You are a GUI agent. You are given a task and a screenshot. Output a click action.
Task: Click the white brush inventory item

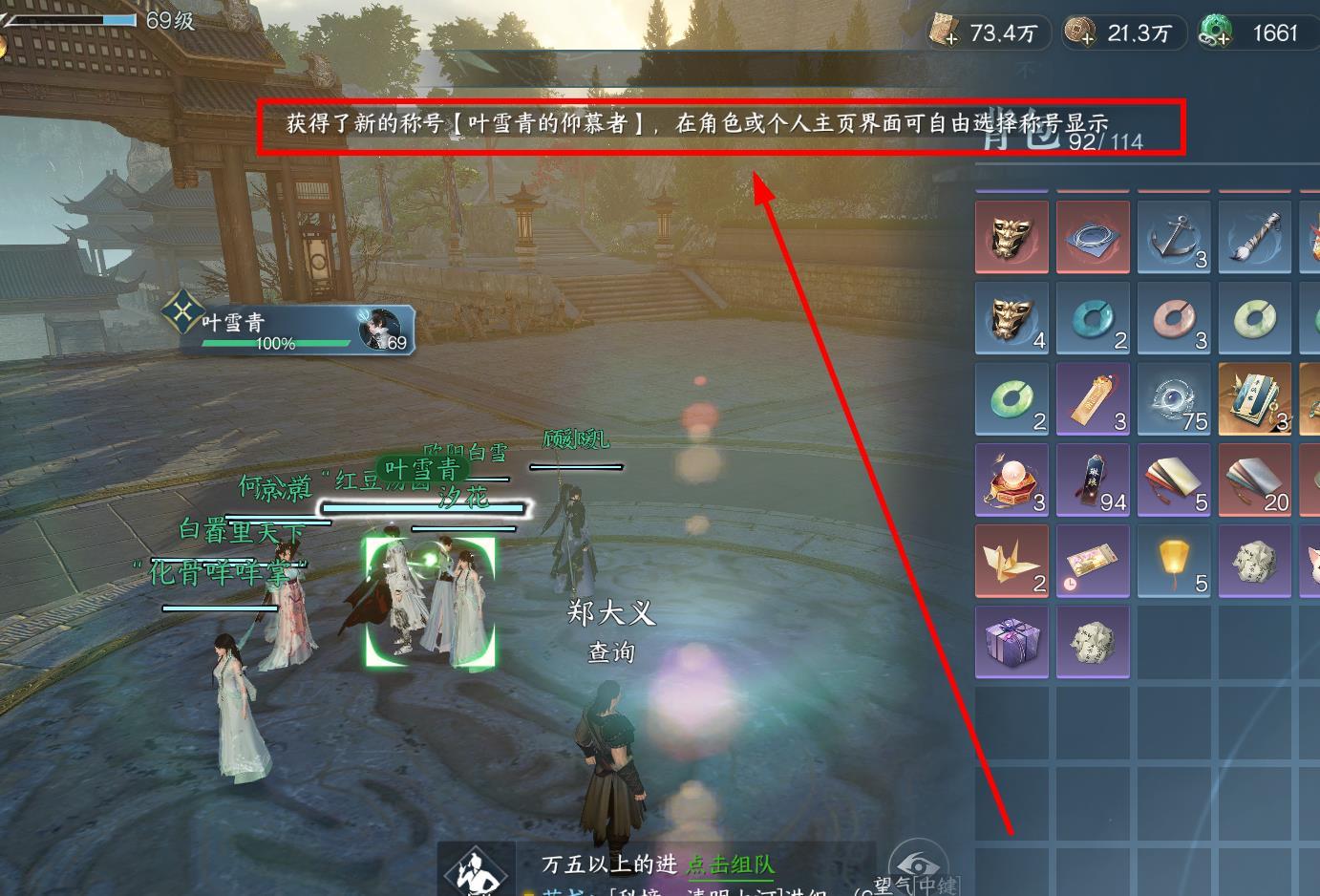(1255, 236)
